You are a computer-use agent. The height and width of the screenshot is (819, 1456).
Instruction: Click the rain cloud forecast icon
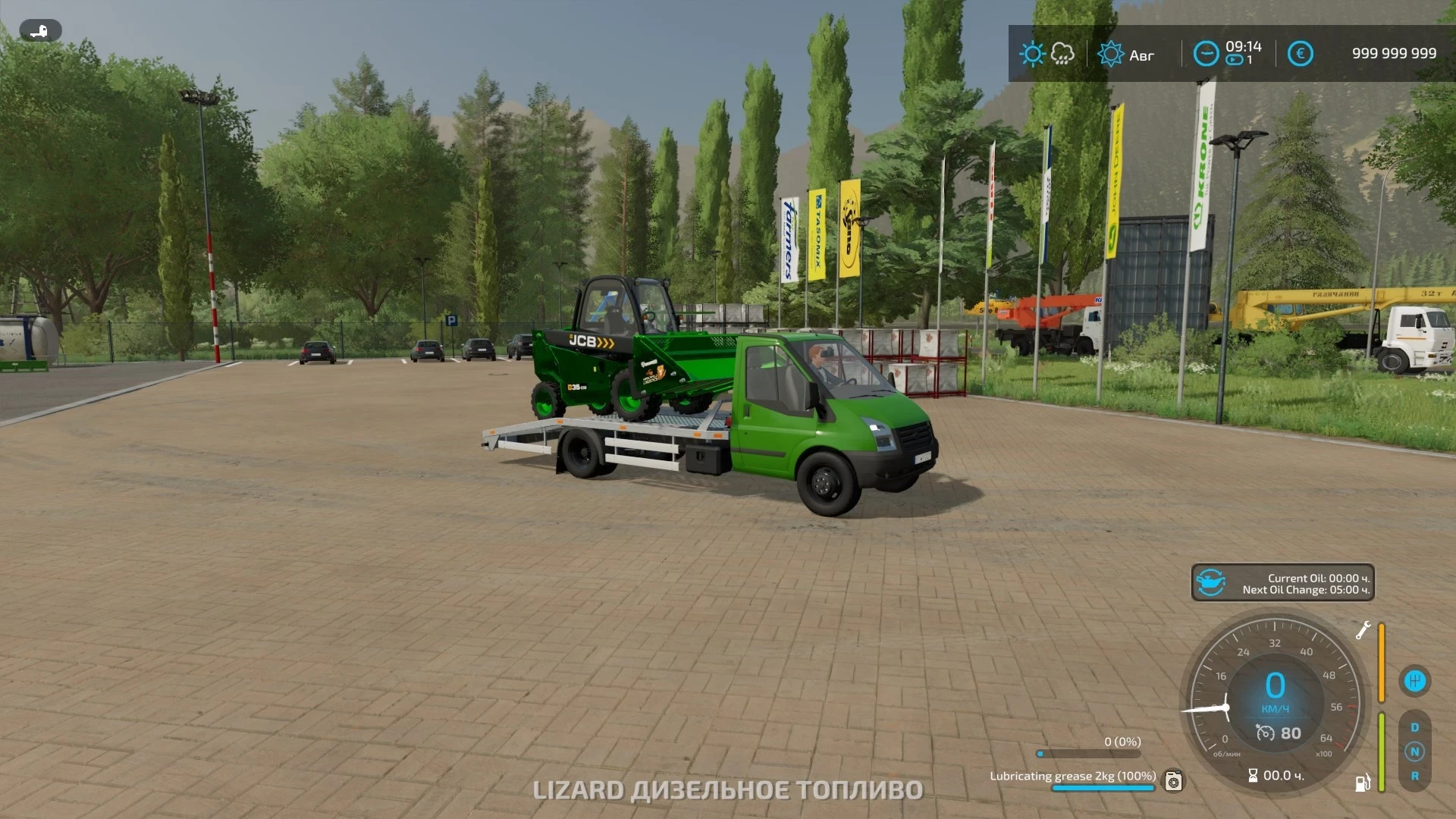click(x=1061, y=53)
